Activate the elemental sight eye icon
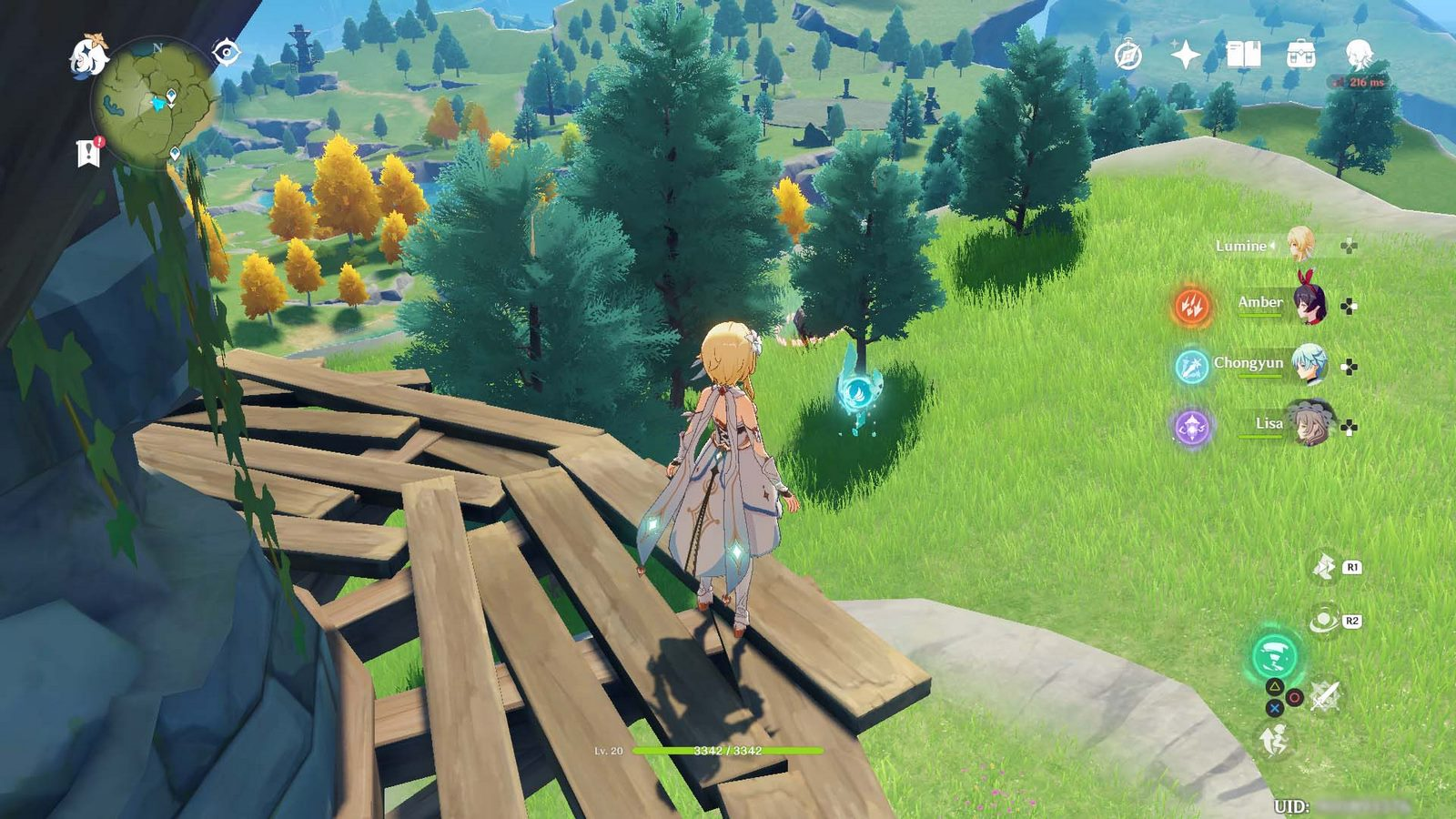Viewport: 1456px width, 819px height. [x=226, y=53]
